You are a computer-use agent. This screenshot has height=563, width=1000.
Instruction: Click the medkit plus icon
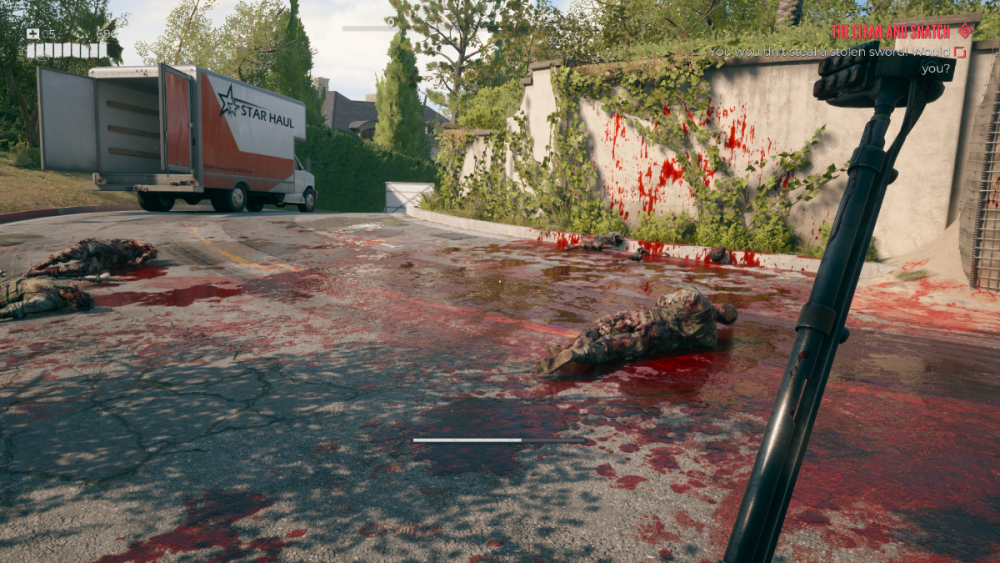(x=33, y=34)
